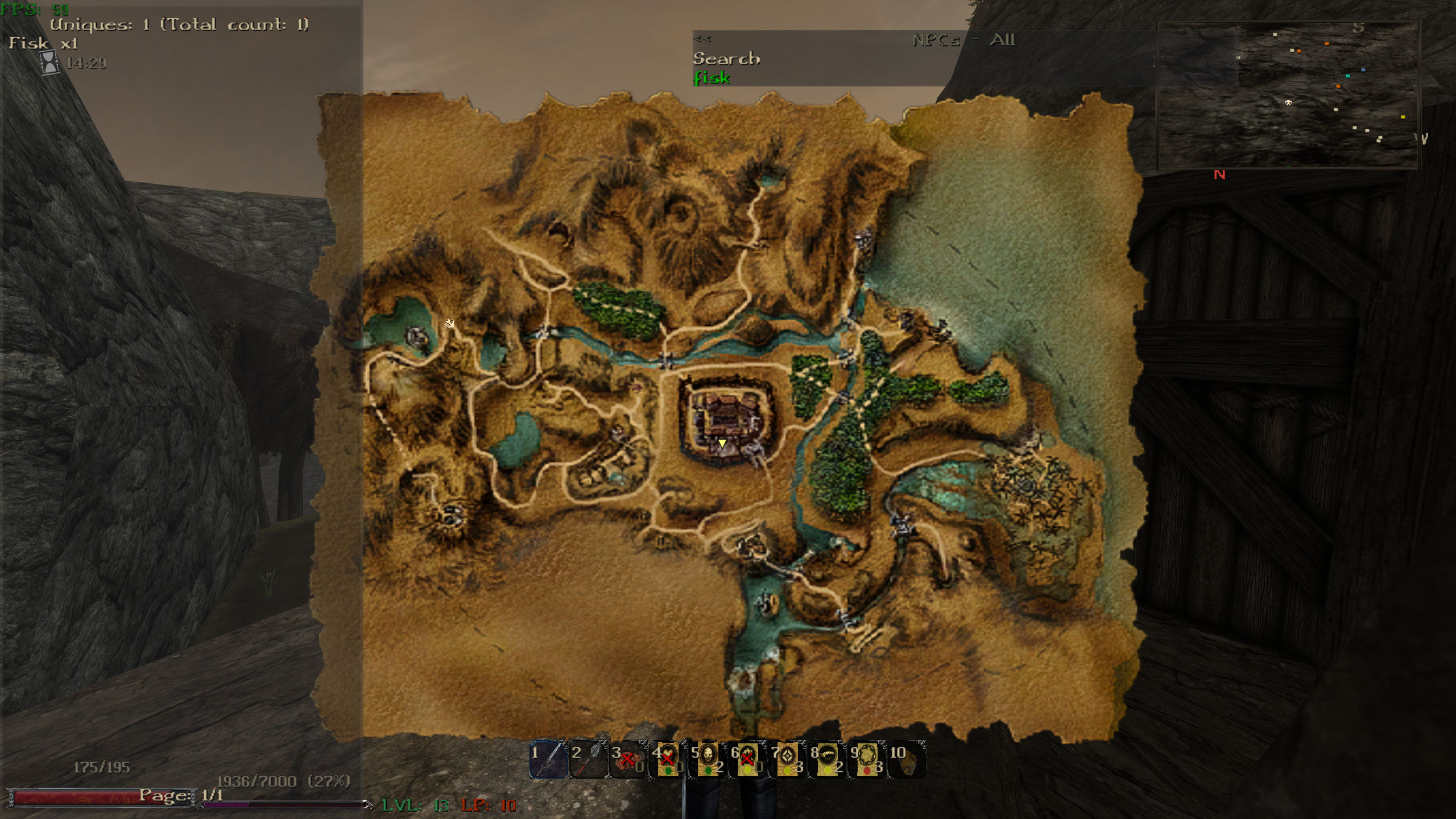Click the back arrows in search panel

point(702,39)
